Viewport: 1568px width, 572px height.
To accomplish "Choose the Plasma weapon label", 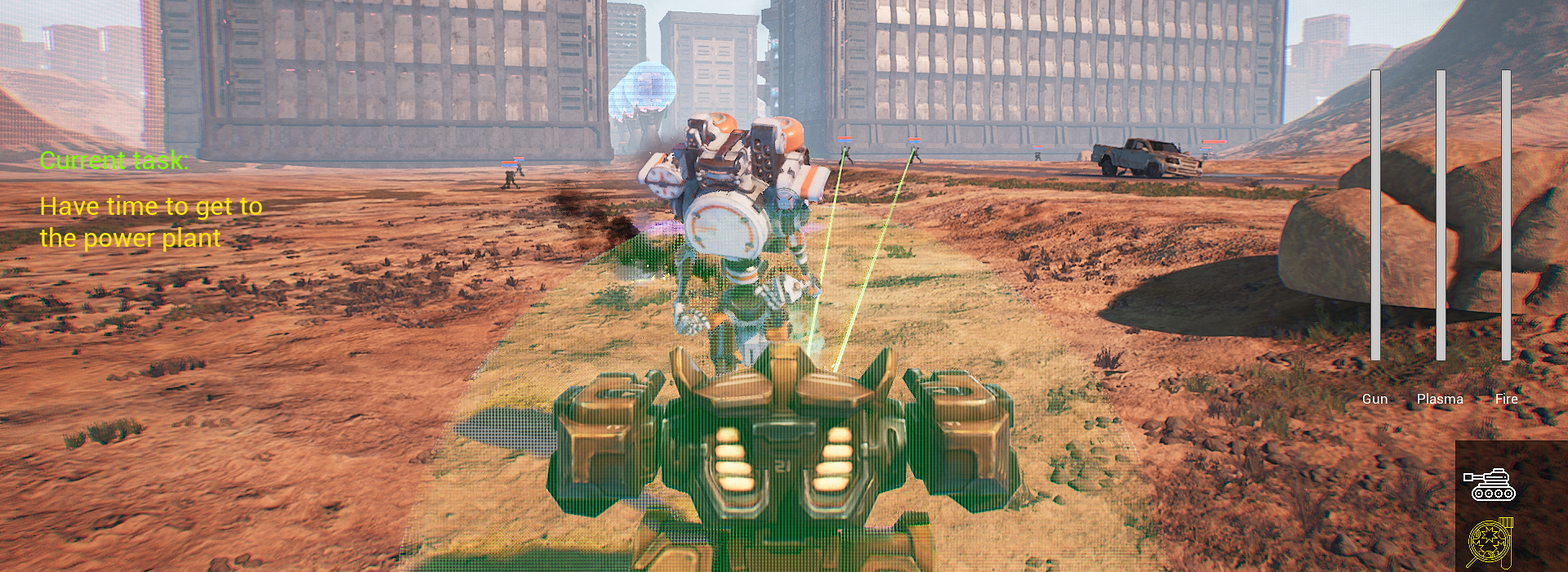I will (x=1440, y=399).
